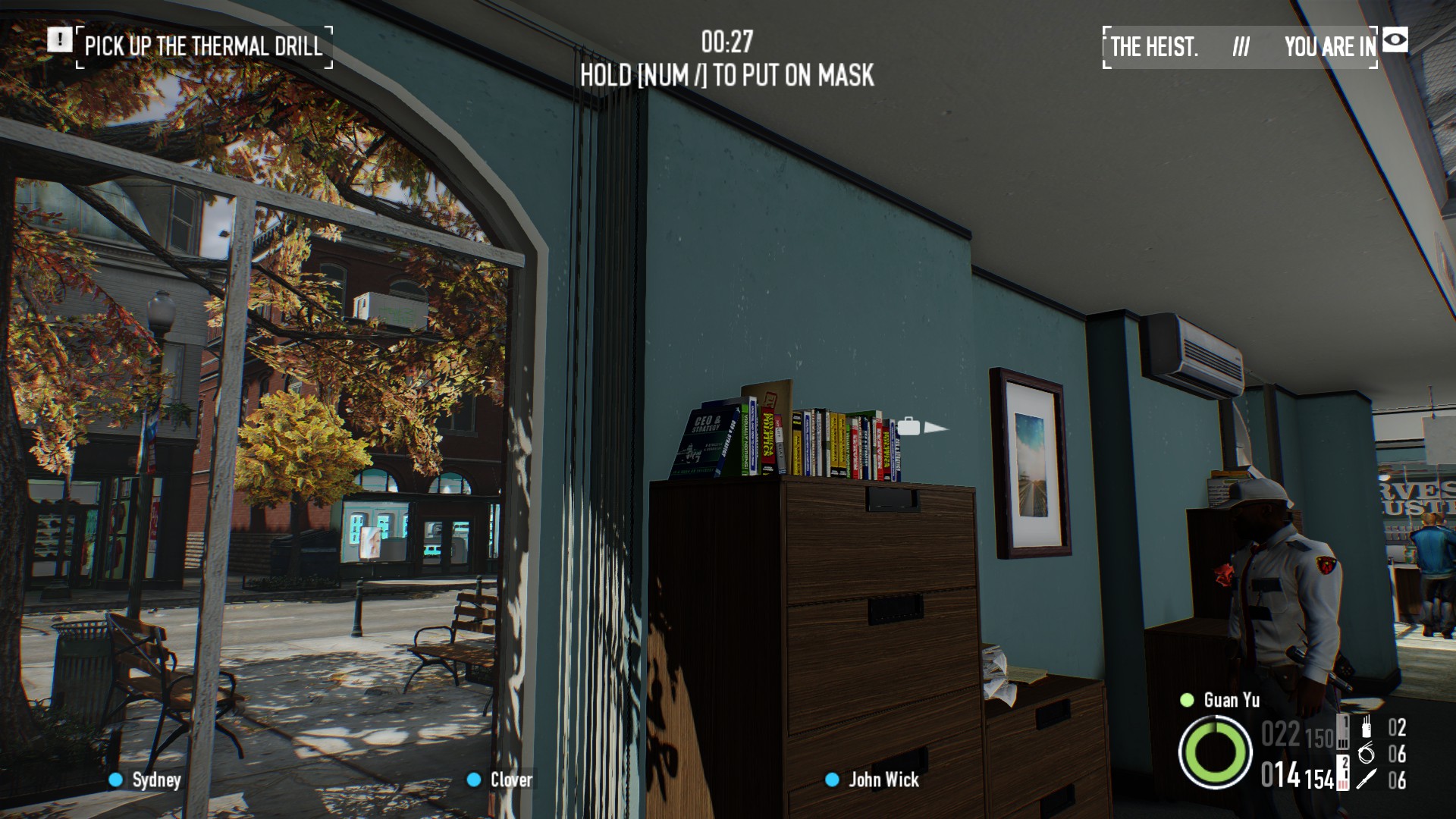1456x819 pixels.
Task: Select teammate Clover's name panel
Action: [500, 780]
